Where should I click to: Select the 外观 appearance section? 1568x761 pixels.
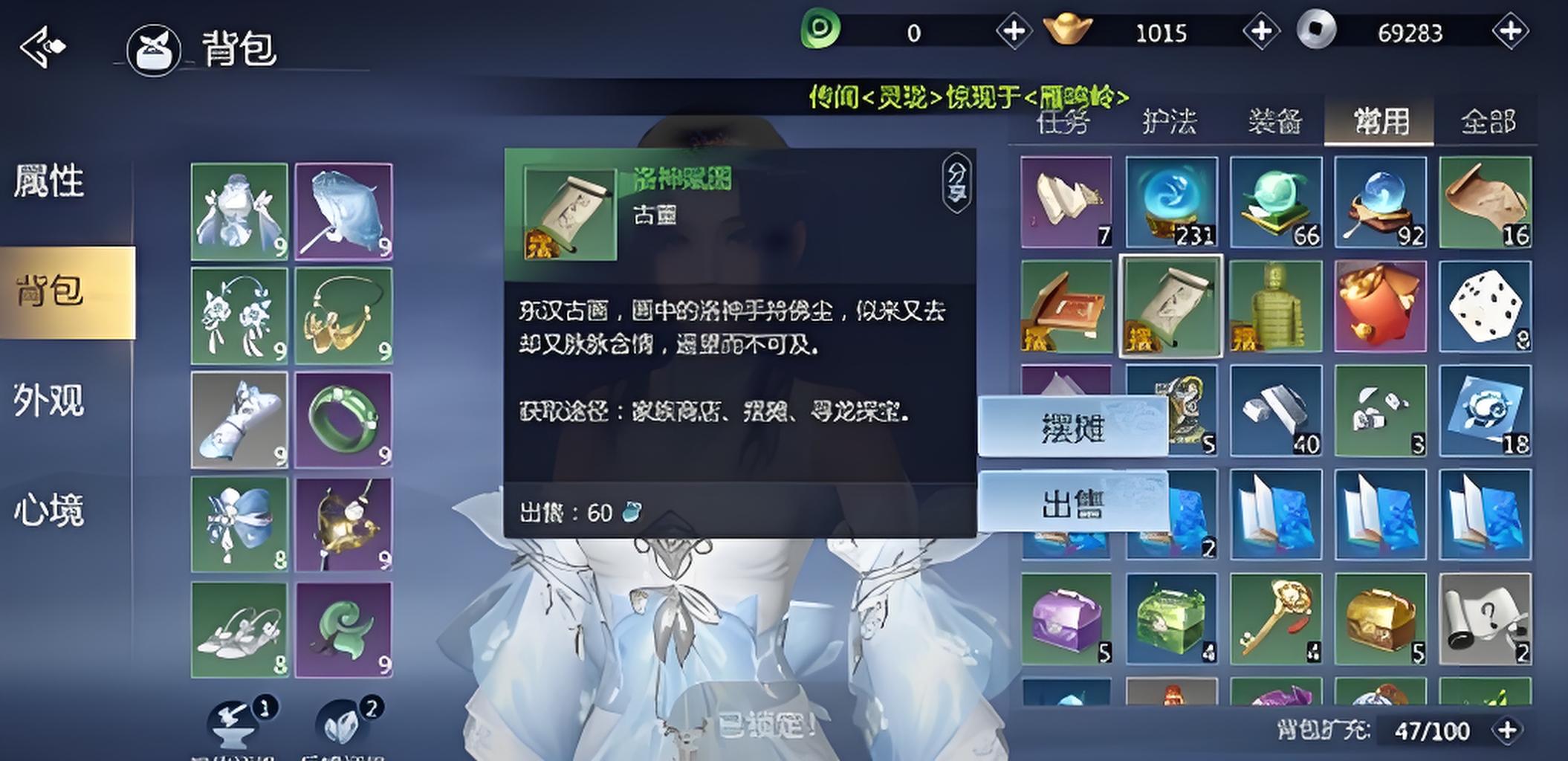49,401
